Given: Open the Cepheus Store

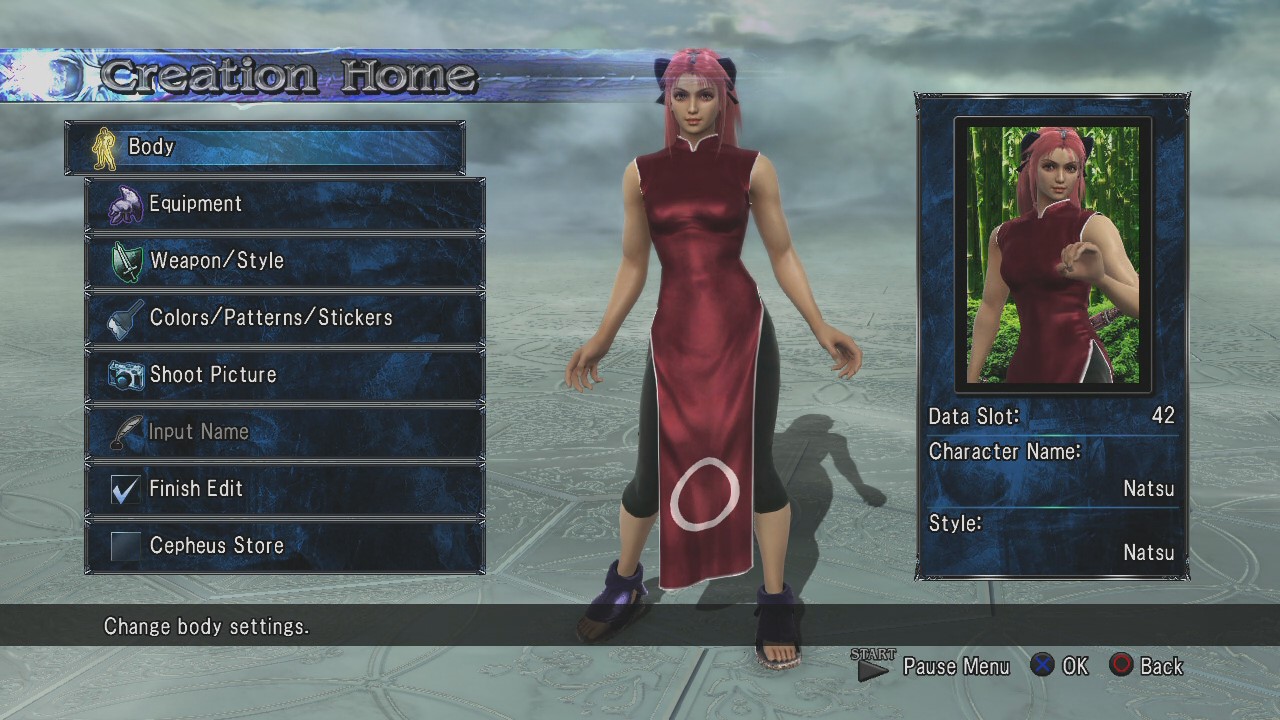Looking at the screenshot, I should pyautogui.click(x=285, y=547).
